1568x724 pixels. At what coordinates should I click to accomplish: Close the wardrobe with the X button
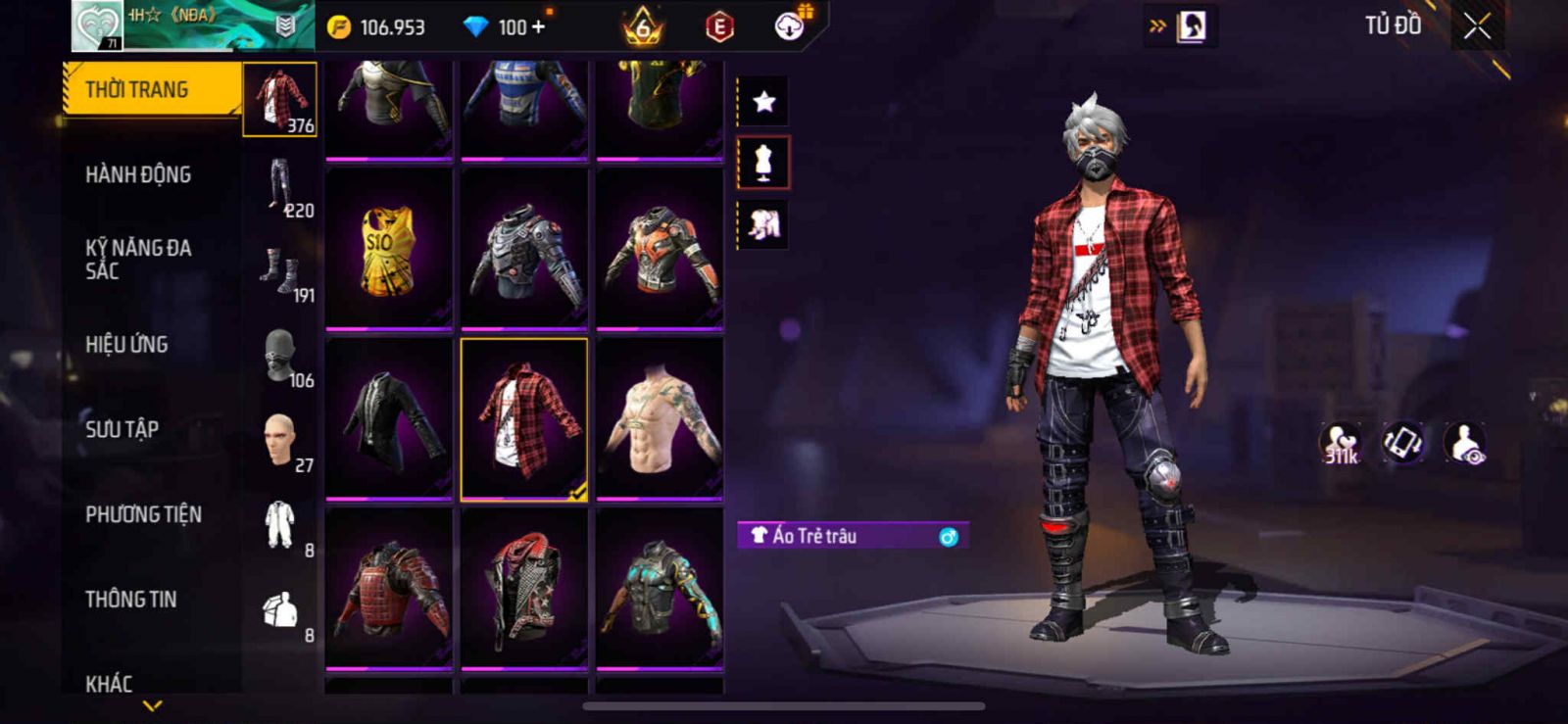(1477, 27)
